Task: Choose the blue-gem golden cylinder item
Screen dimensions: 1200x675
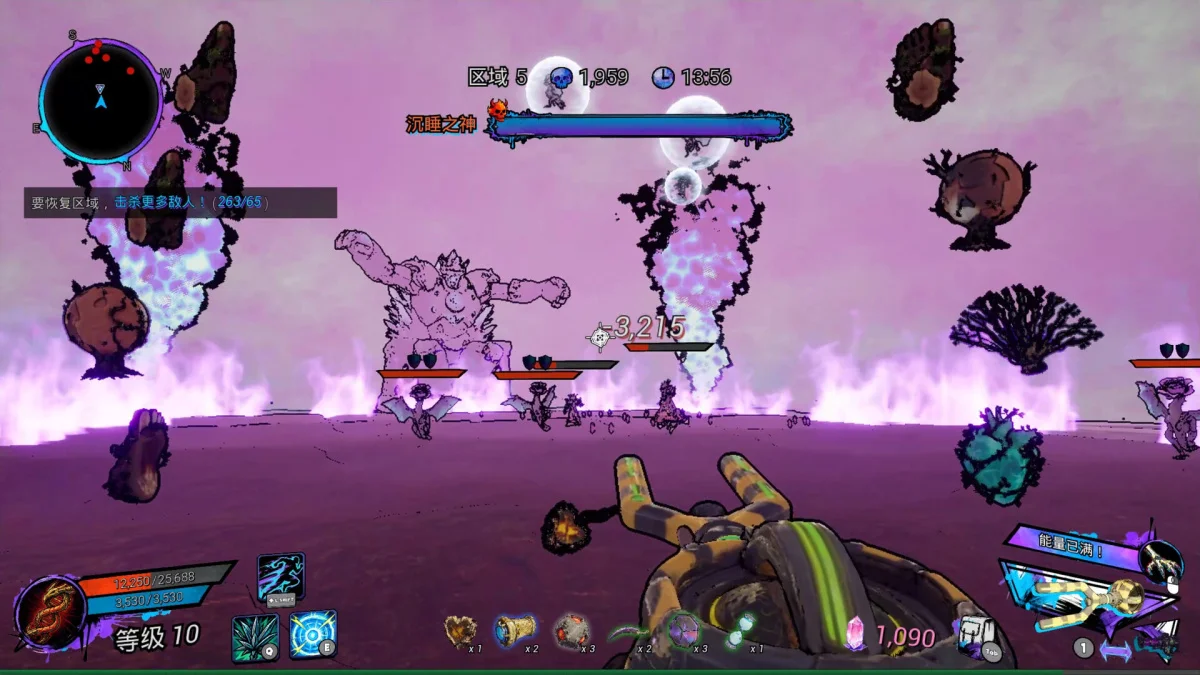Action: pyautogui.click(x=514, y=631)
